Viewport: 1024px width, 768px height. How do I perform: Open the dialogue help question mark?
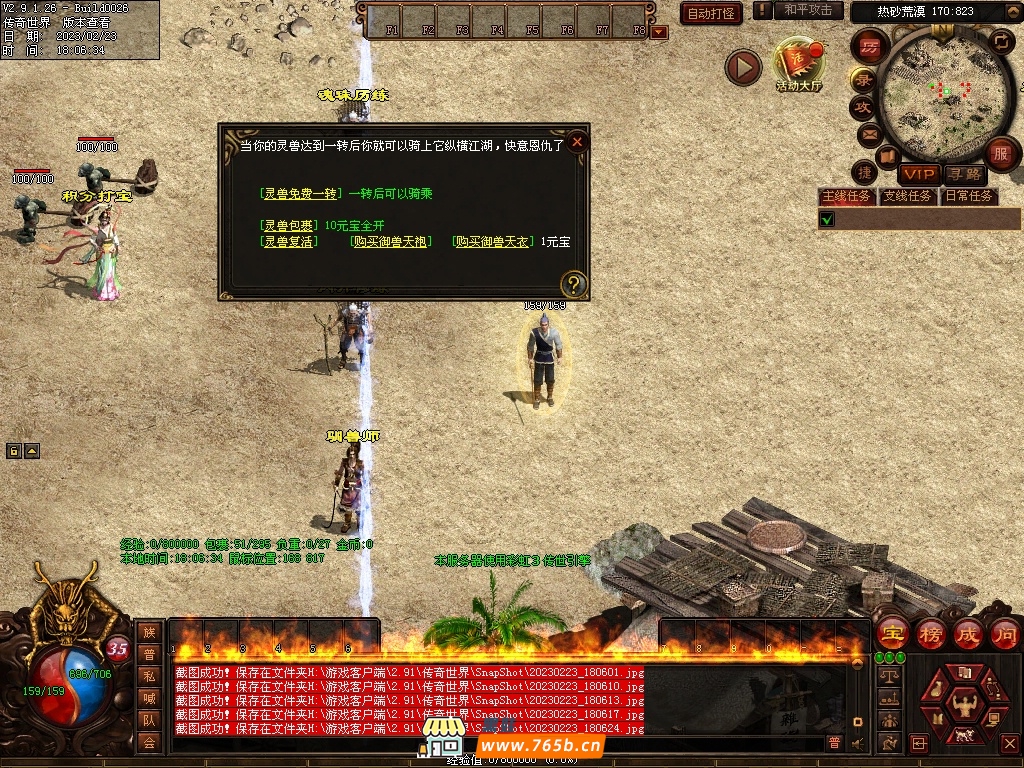click(x=573, y=283)
